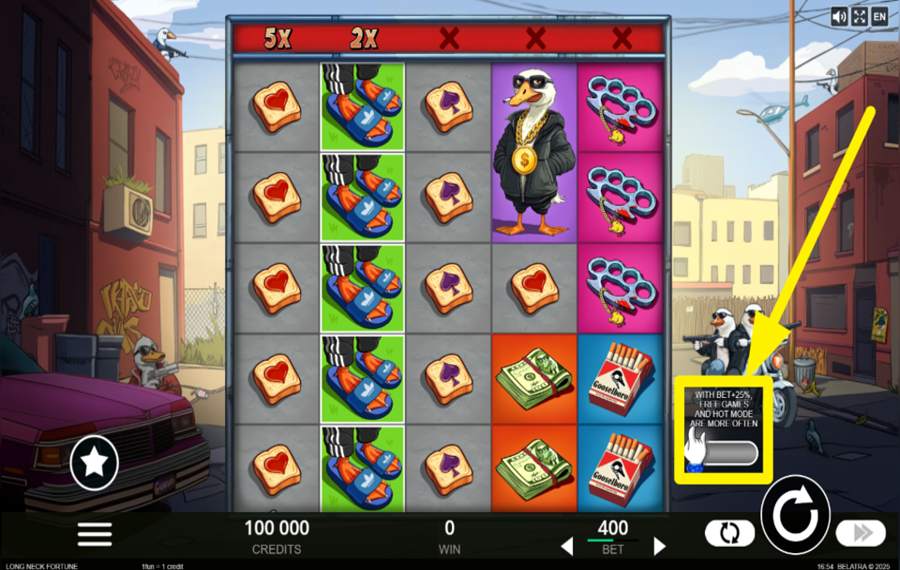Open the hamburger menu

pyautogui.click(x=95, y=533)
